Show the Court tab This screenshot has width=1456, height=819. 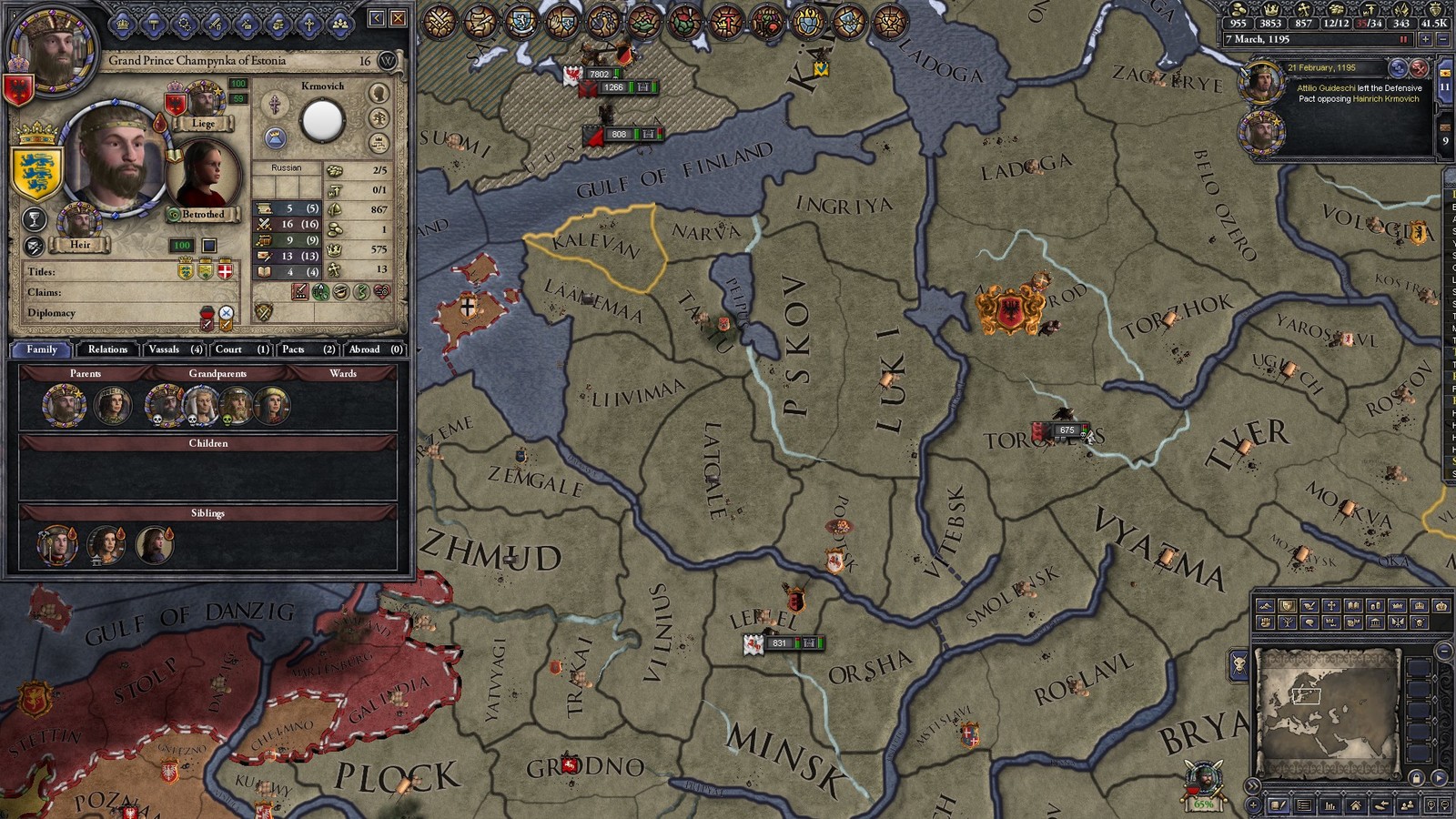(241, 349)
